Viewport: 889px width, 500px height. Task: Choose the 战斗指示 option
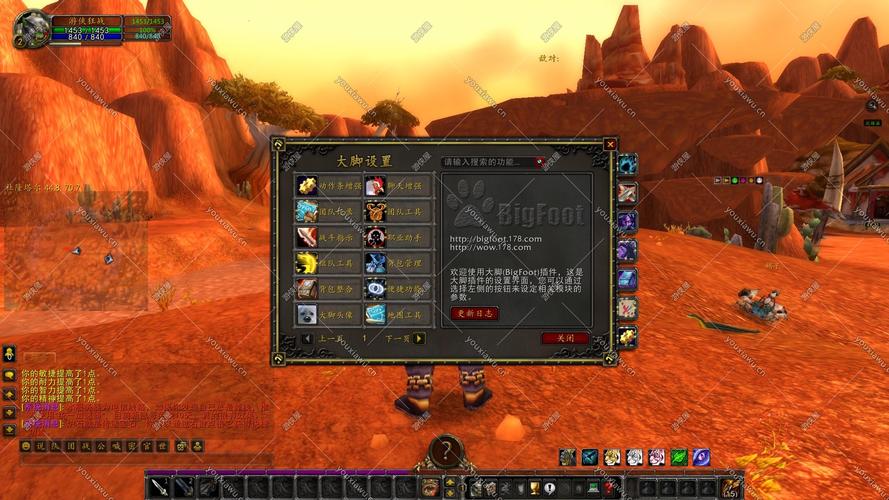pyautogui.click(x=306, y=237)
